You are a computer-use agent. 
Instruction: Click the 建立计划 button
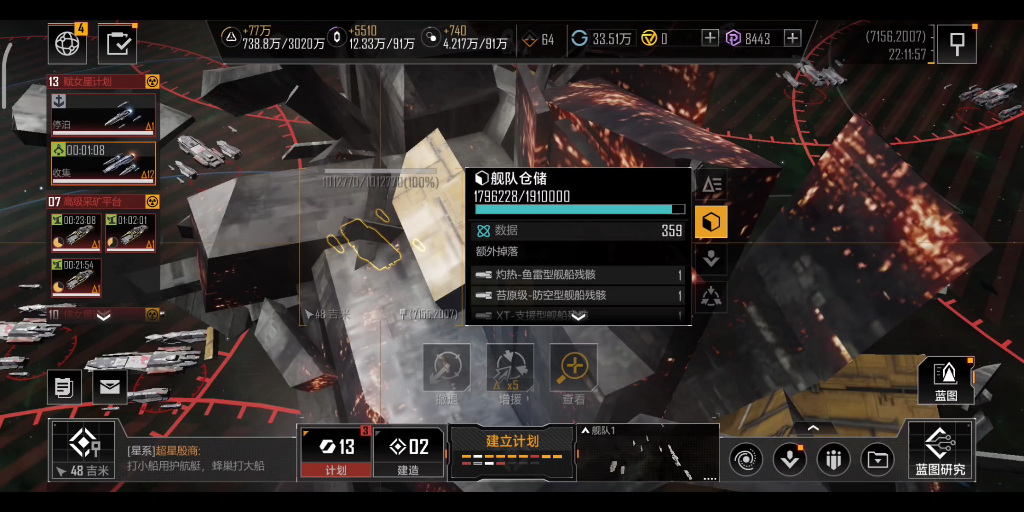pos(512,451)
